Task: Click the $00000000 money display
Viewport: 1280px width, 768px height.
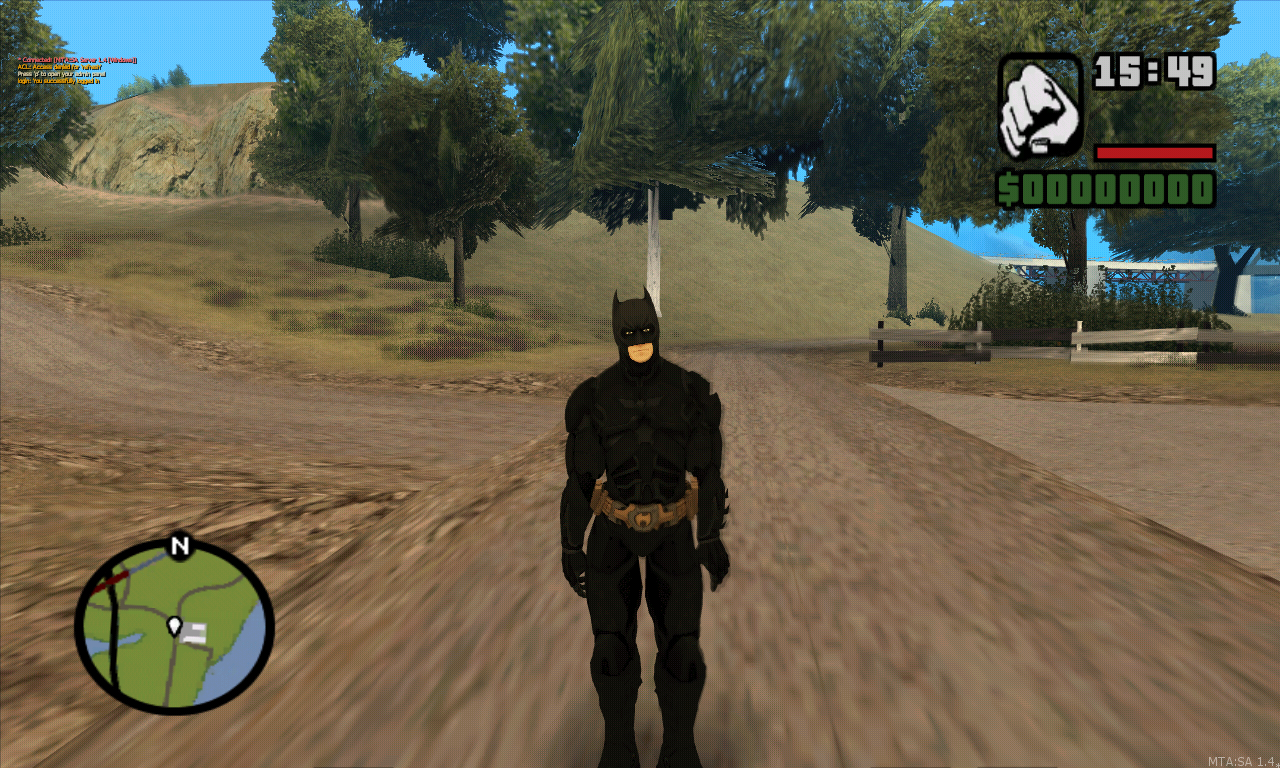Action: pos(1105,187)
